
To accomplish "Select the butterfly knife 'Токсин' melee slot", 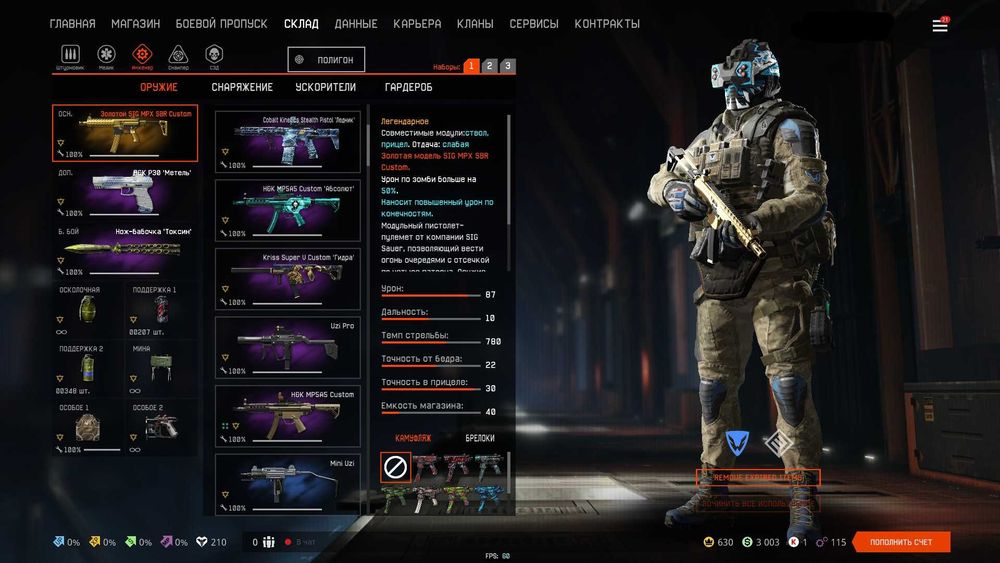I will pos(125,252).
